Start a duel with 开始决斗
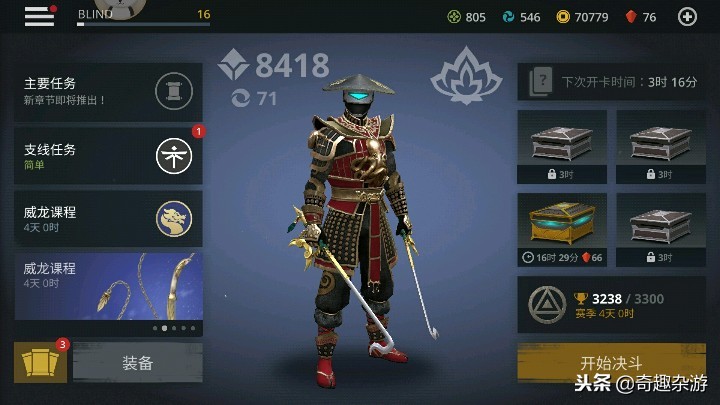The image size is (720, 405). [x=611, y=363]
